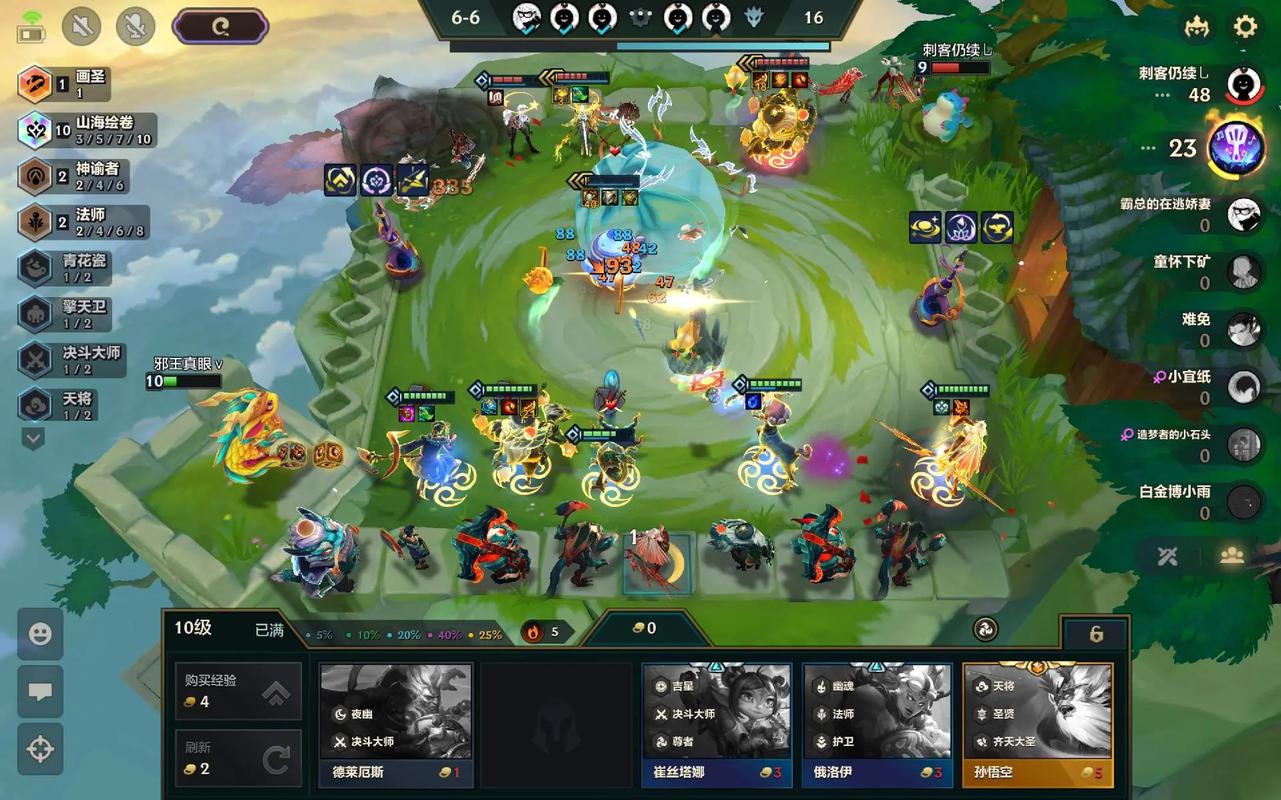Open the settings gear menu
The image size is (1281, 800).
click(1245, 27)
